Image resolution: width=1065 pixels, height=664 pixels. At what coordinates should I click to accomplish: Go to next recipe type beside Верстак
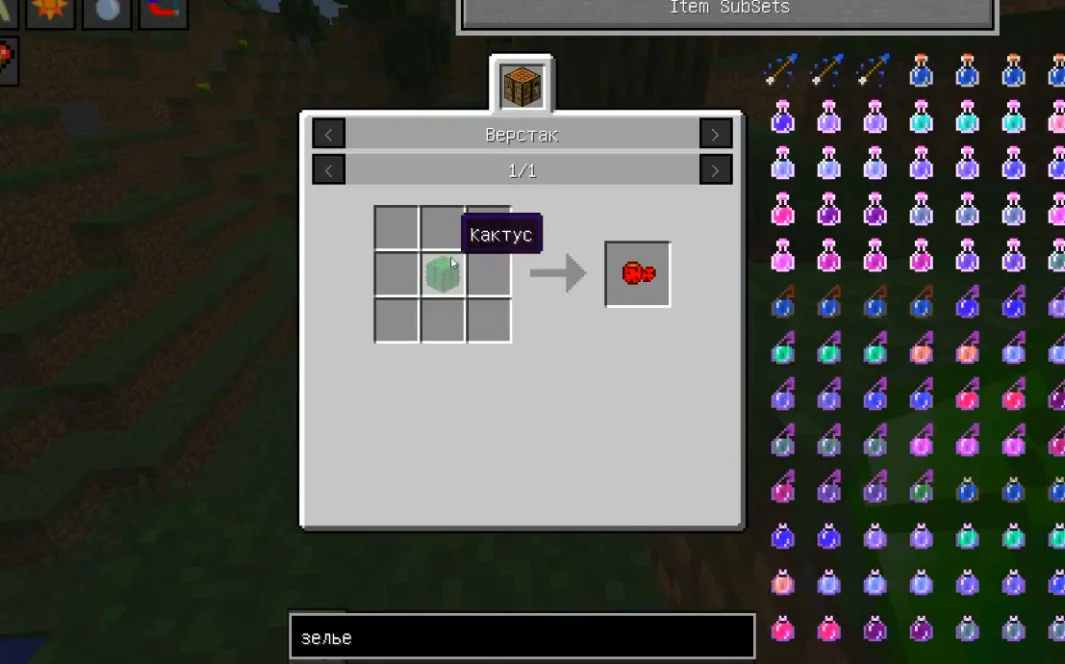point(715,134)
